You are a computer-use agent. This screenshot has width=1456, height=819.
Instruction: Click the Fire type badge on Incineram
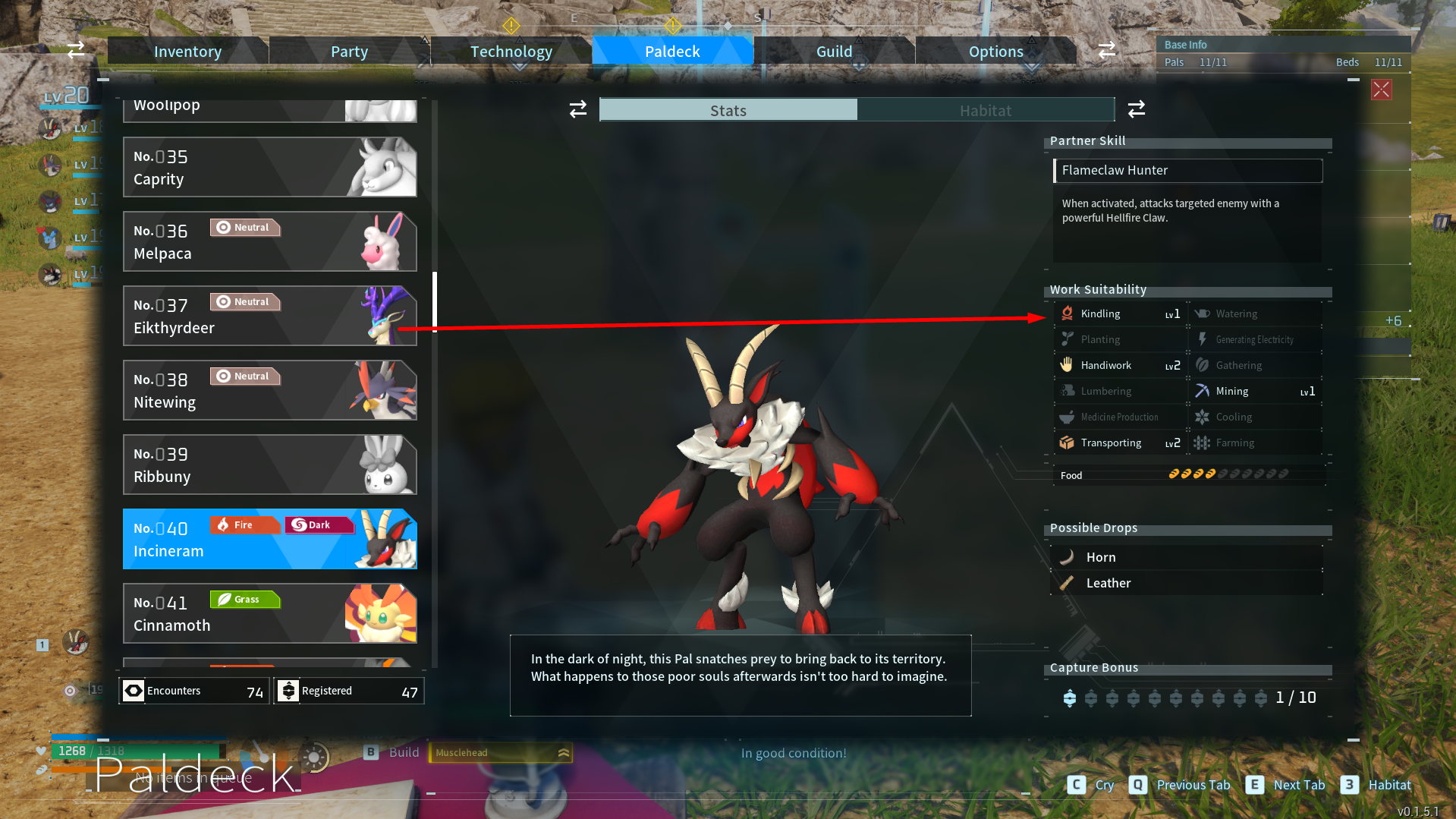click(244, 524)
